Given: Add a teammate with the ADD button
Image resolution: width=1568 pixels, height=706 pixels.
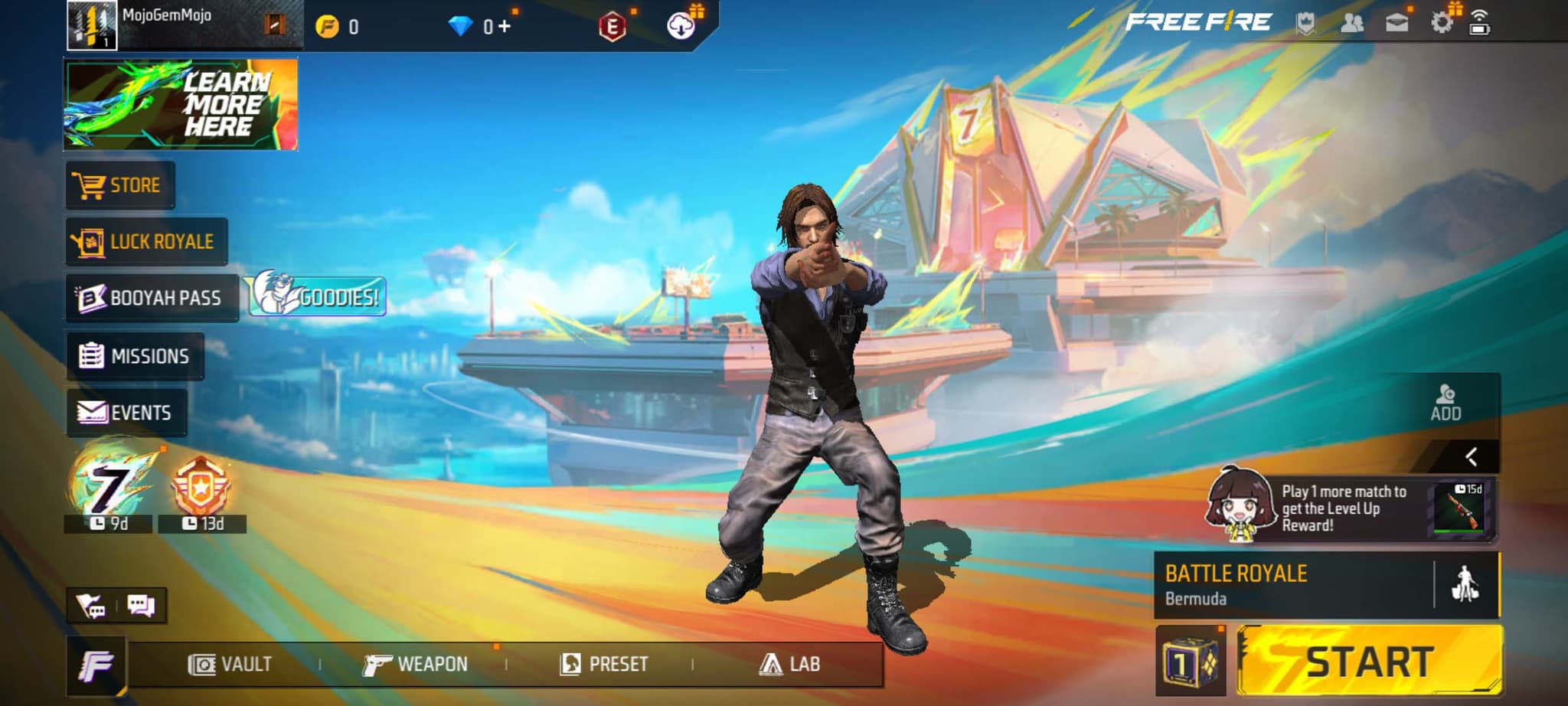Looking at the screenshot, I should (x=1445, y=403).
